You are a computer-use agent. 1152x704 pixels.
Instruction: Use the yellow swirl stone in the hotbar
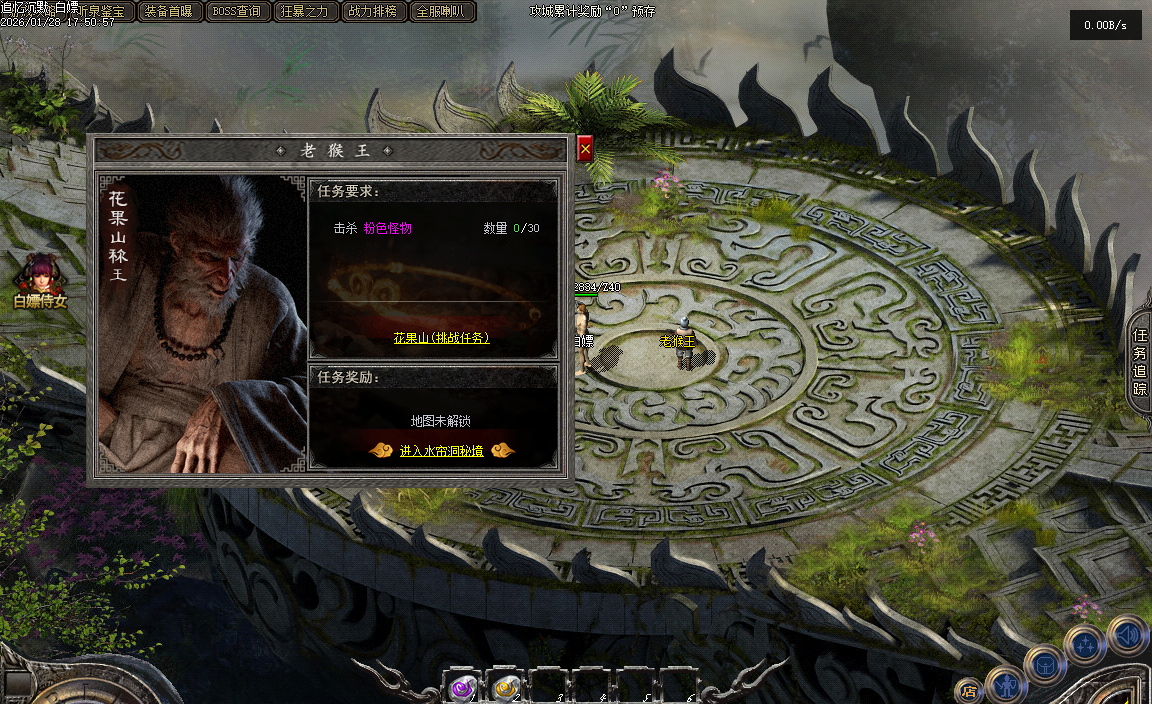504,686
